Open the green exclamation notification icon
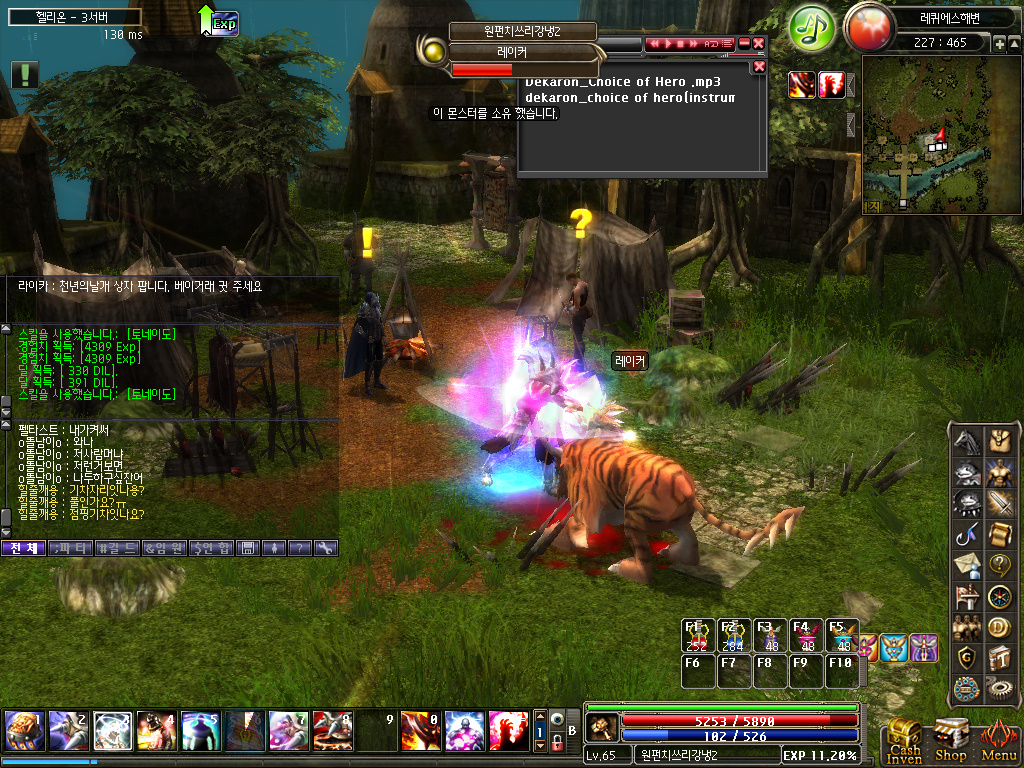The image size is (1024, 768). click(x=26, y=74)
